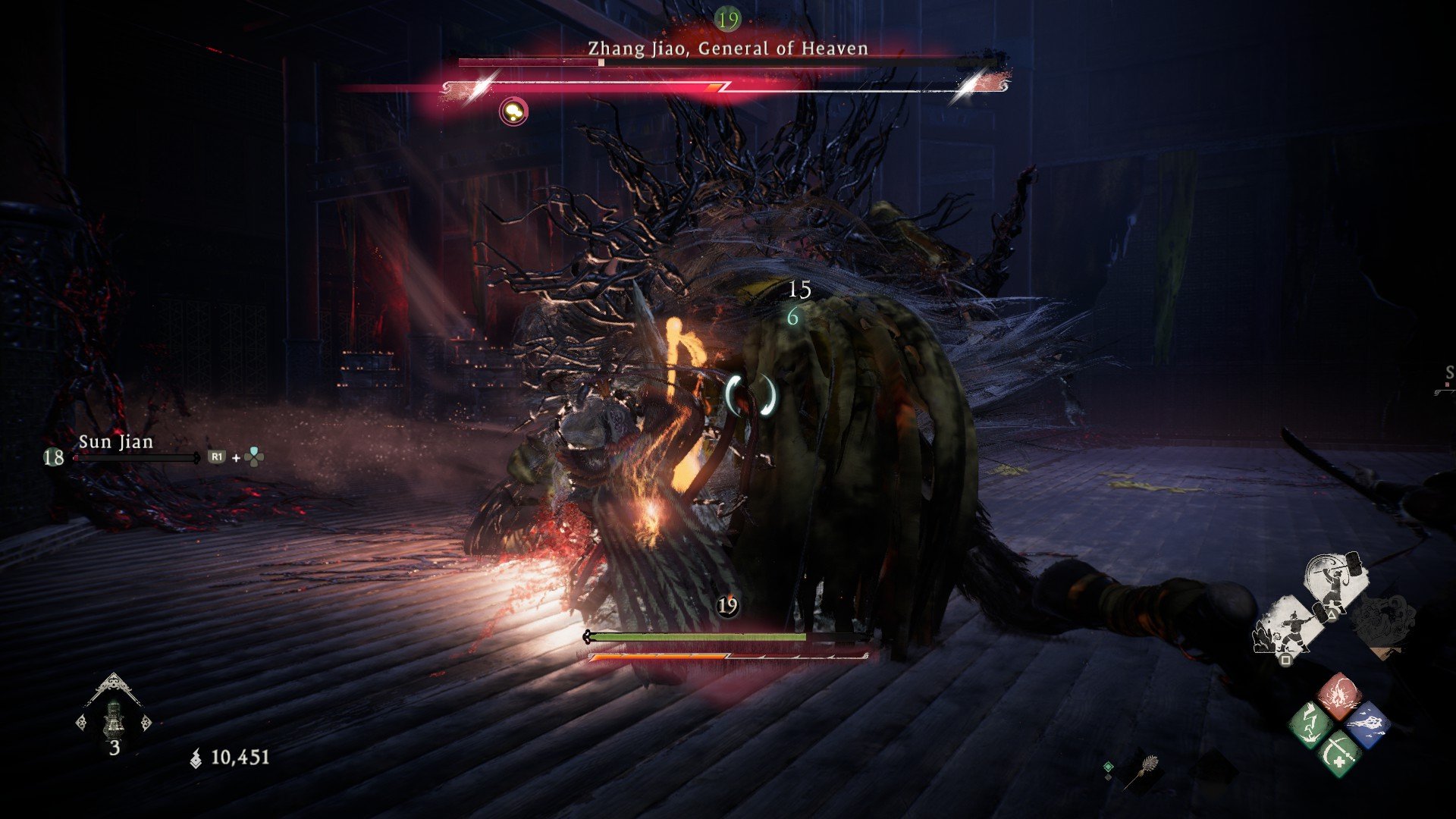Cast the green lightning bolt wizardry spell
1456x819 pixels.
pyautogui.click(x=1311, y=724)
